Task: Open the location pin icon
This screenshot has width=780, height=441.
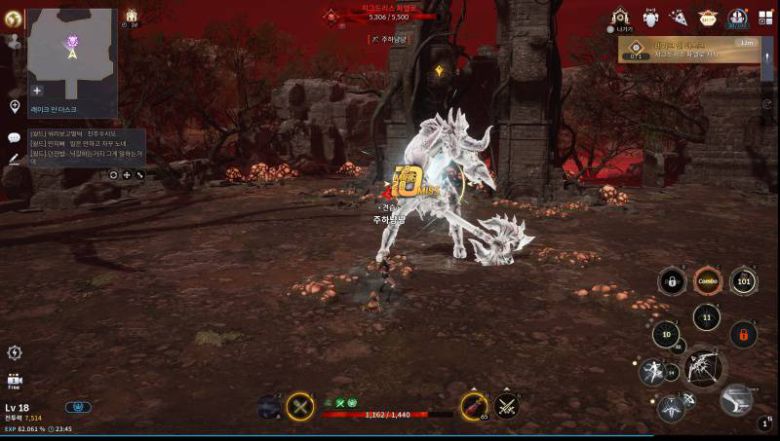Action: click(15, 106)
